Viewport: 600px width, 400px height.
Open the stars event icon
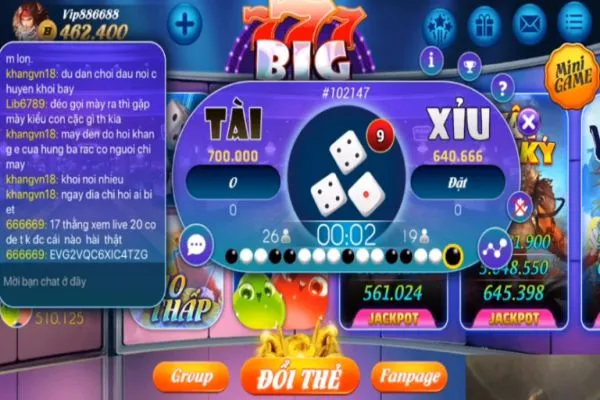click(440, 22)
